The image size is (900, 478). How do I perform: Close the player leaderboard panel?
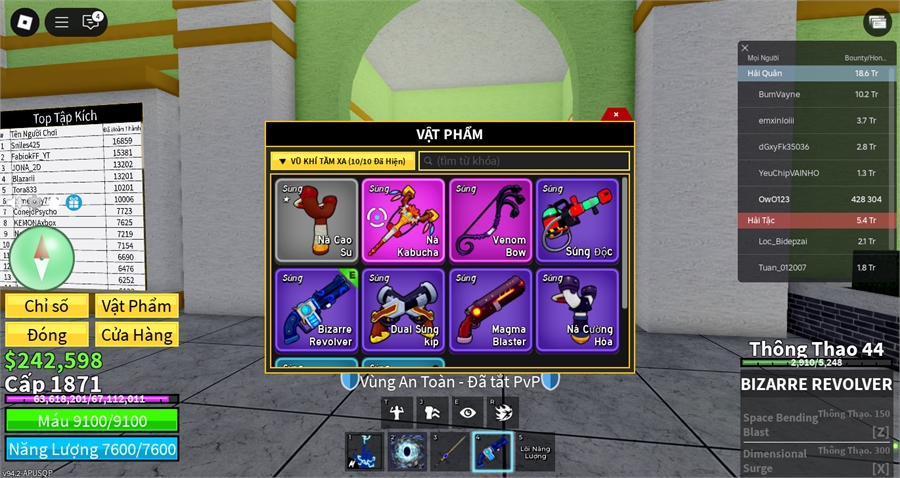(745, 48)
